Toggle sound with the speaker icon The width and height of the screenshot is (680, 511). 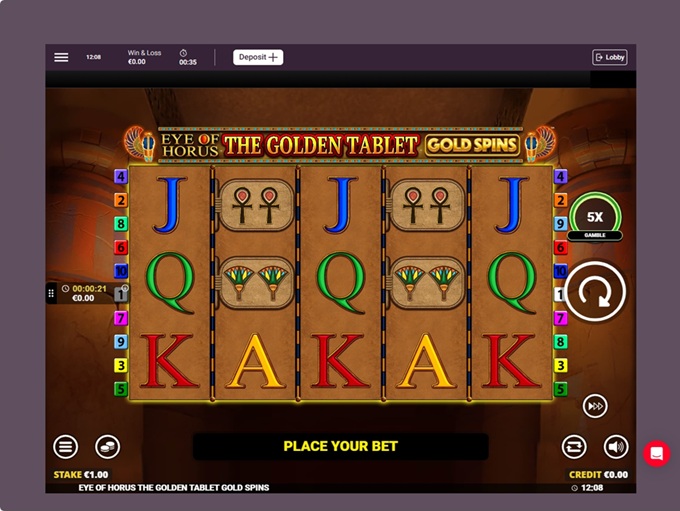tap(616, 447)
